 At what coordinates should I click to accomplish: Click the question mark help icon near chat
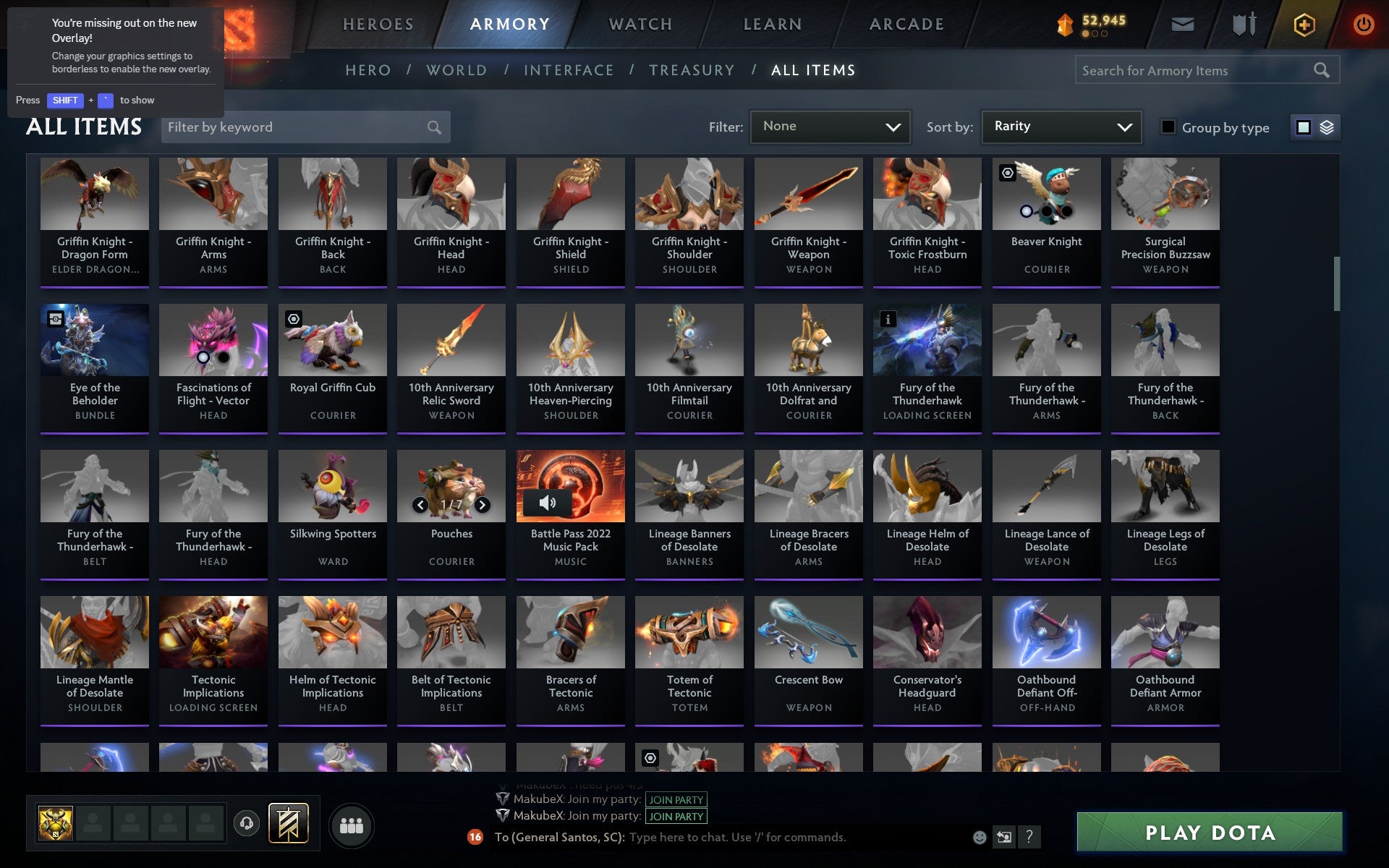1028,838
